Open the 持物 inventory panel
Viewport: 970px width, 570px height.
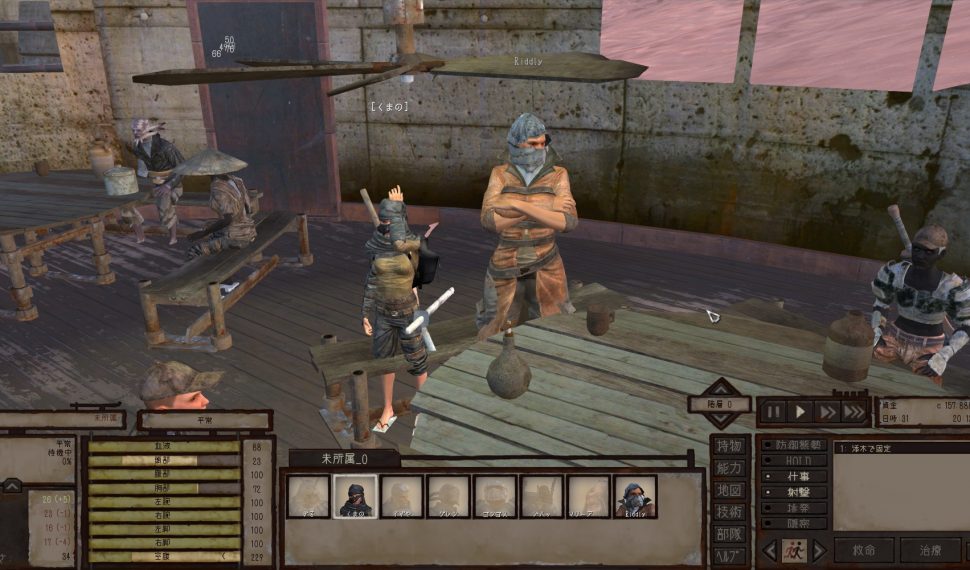click(x=729, y=446)
